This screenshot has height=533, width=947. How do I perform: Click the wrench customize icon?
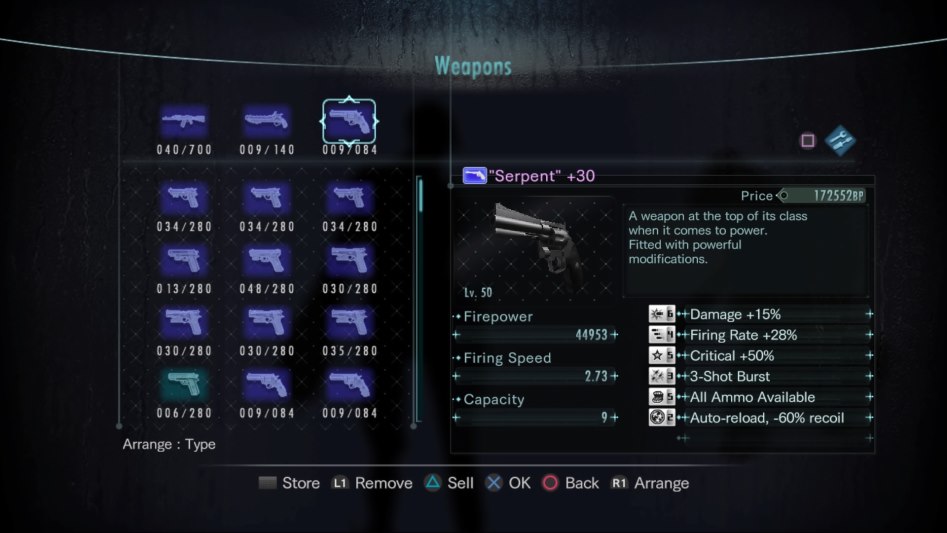tap(840, 141)
